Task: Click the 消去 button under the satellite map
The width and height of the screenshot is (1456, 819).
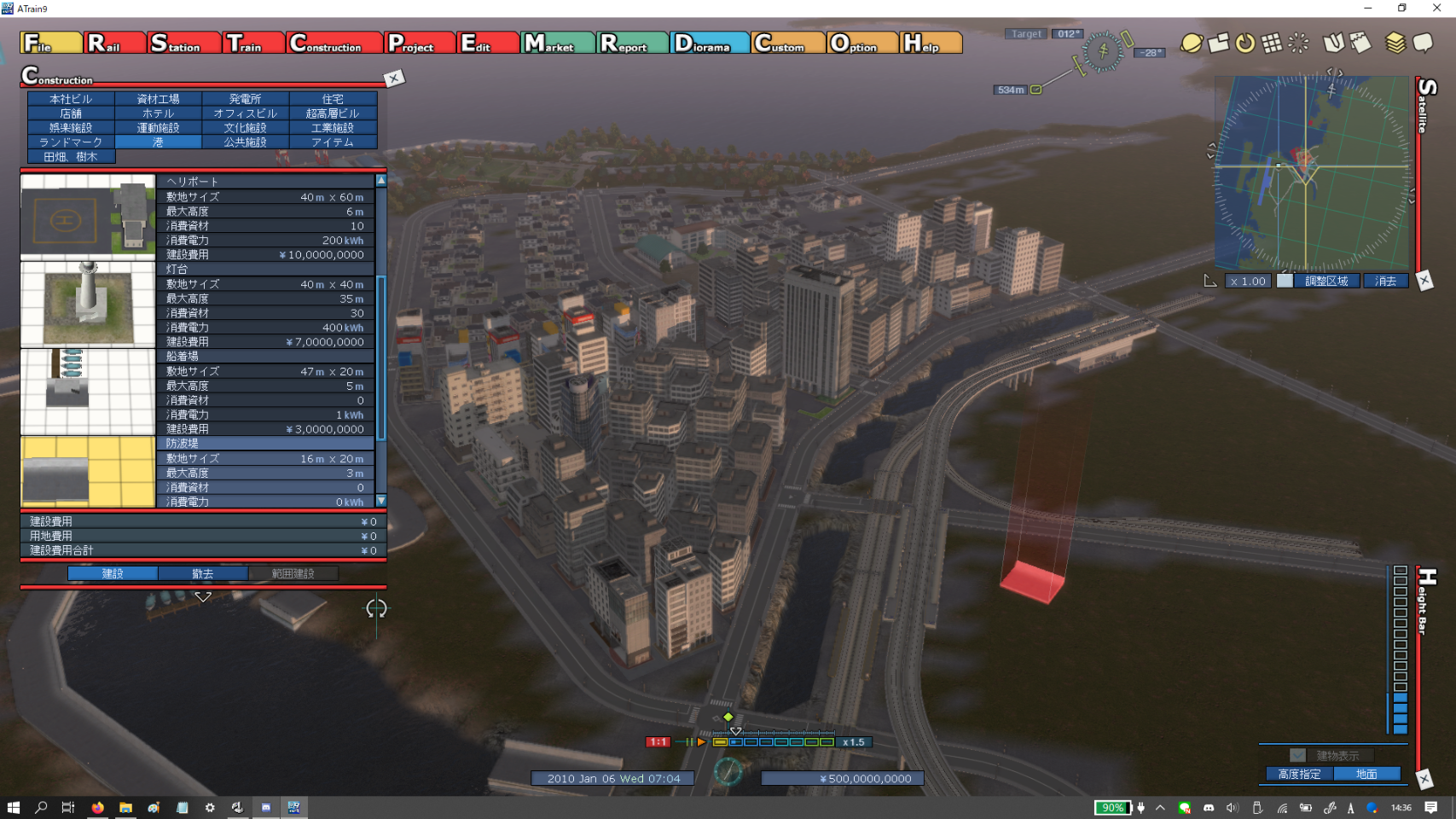Action: (1385, 281)
